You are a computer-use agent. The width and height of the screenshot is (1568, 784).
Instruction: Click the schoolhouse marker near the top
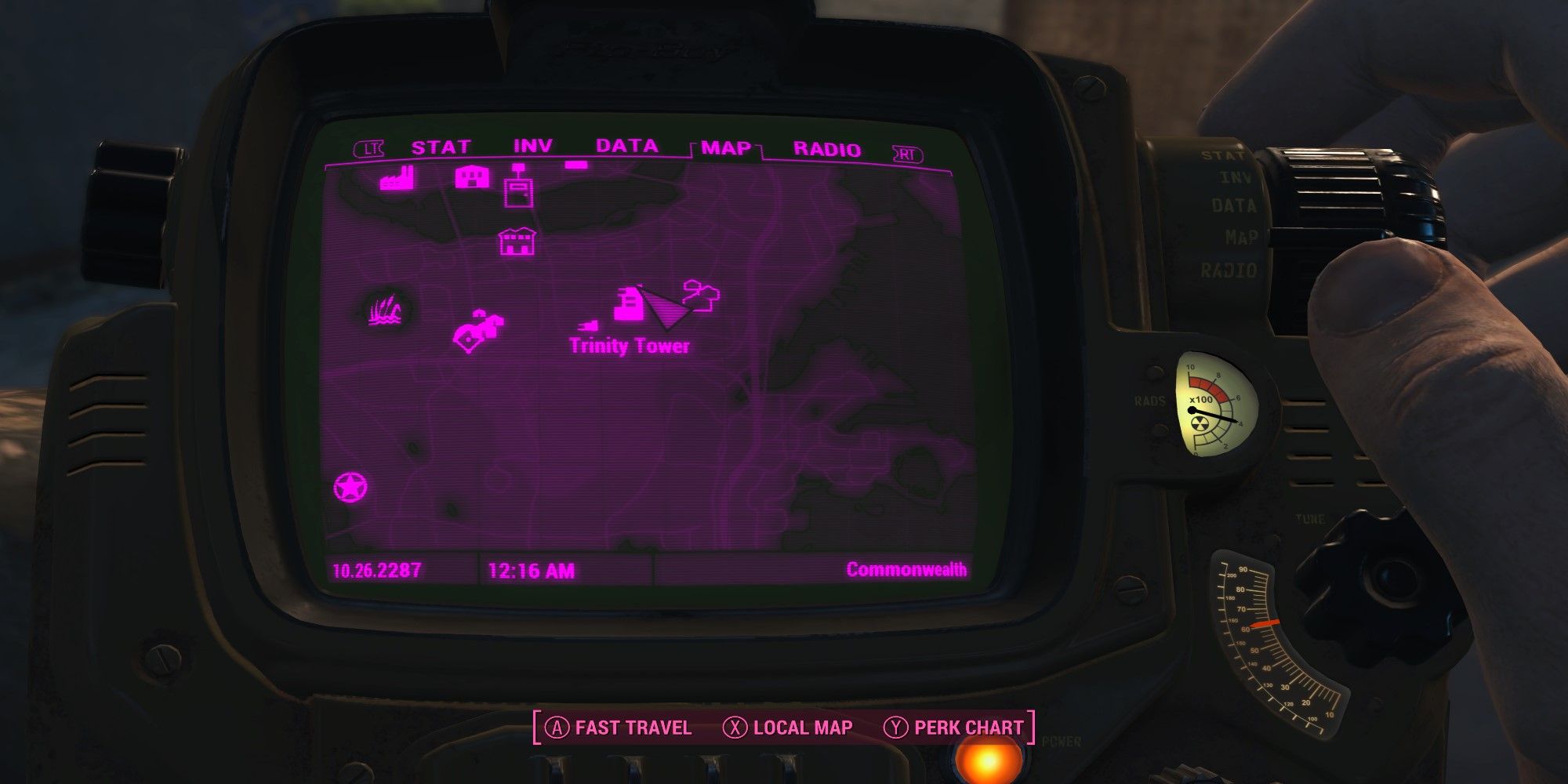(x=473, y=176)
